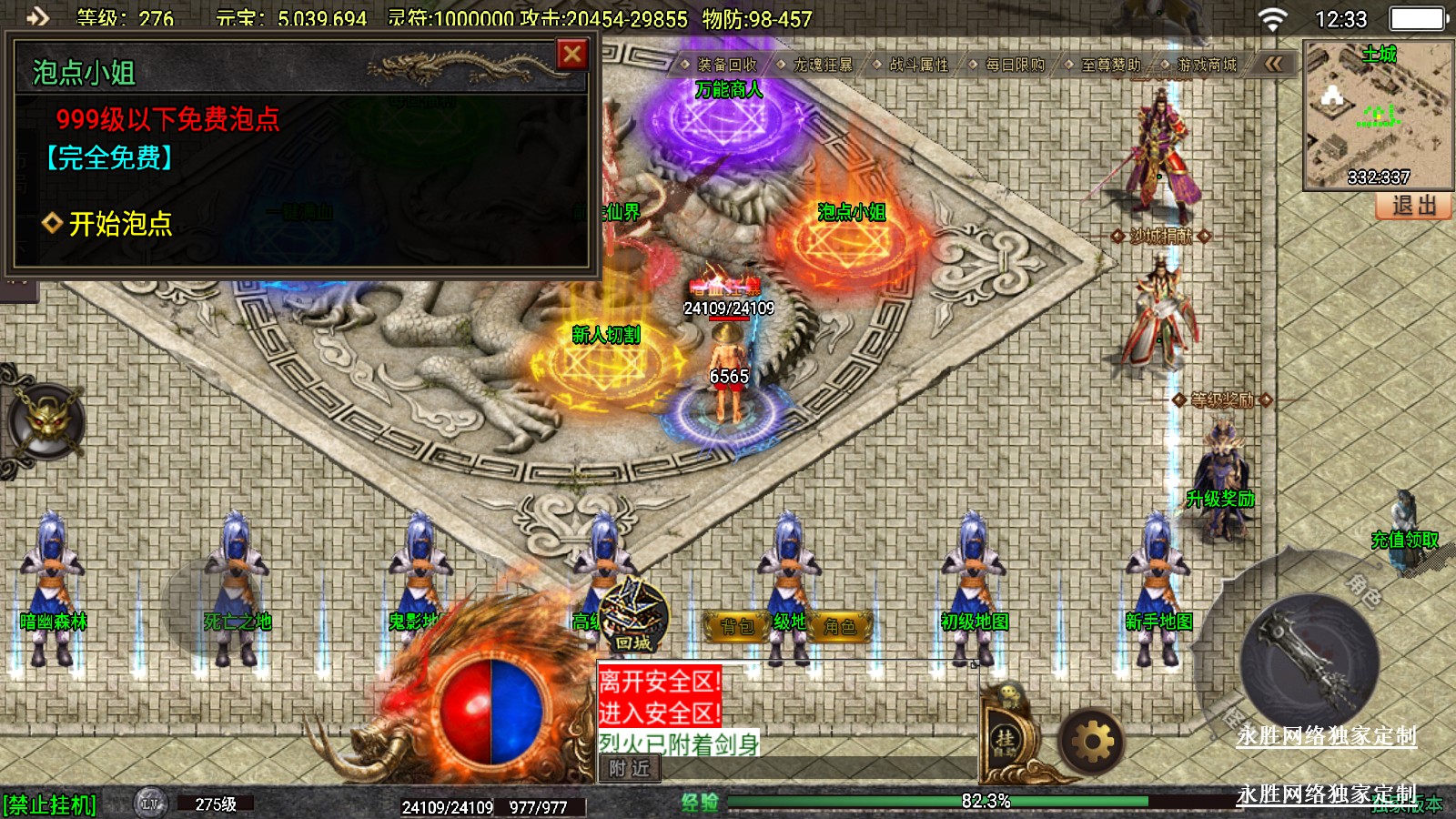Screen dimensions: 1456x819
Task: Close the 泡点小姐 dialog
Action: (572, 56)
